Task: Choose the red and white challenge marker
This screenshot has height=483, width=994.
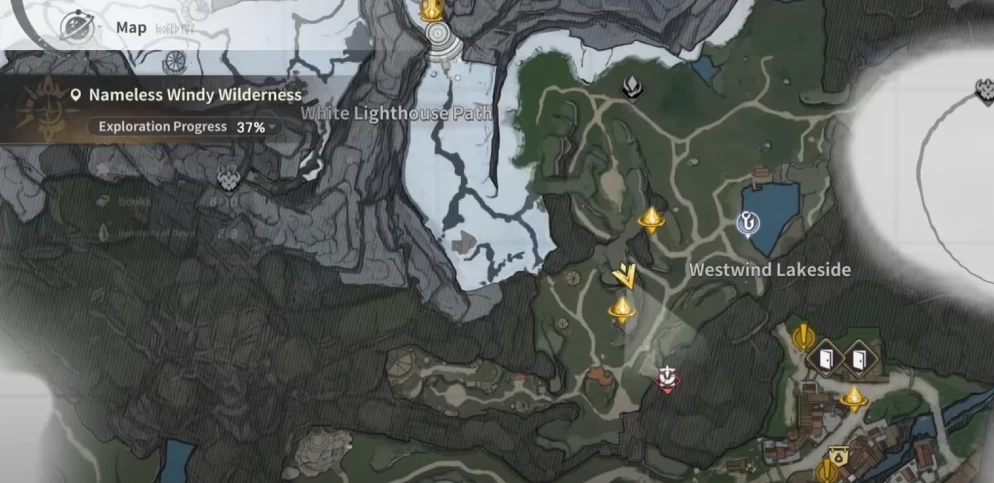Action: pos(667,378)
